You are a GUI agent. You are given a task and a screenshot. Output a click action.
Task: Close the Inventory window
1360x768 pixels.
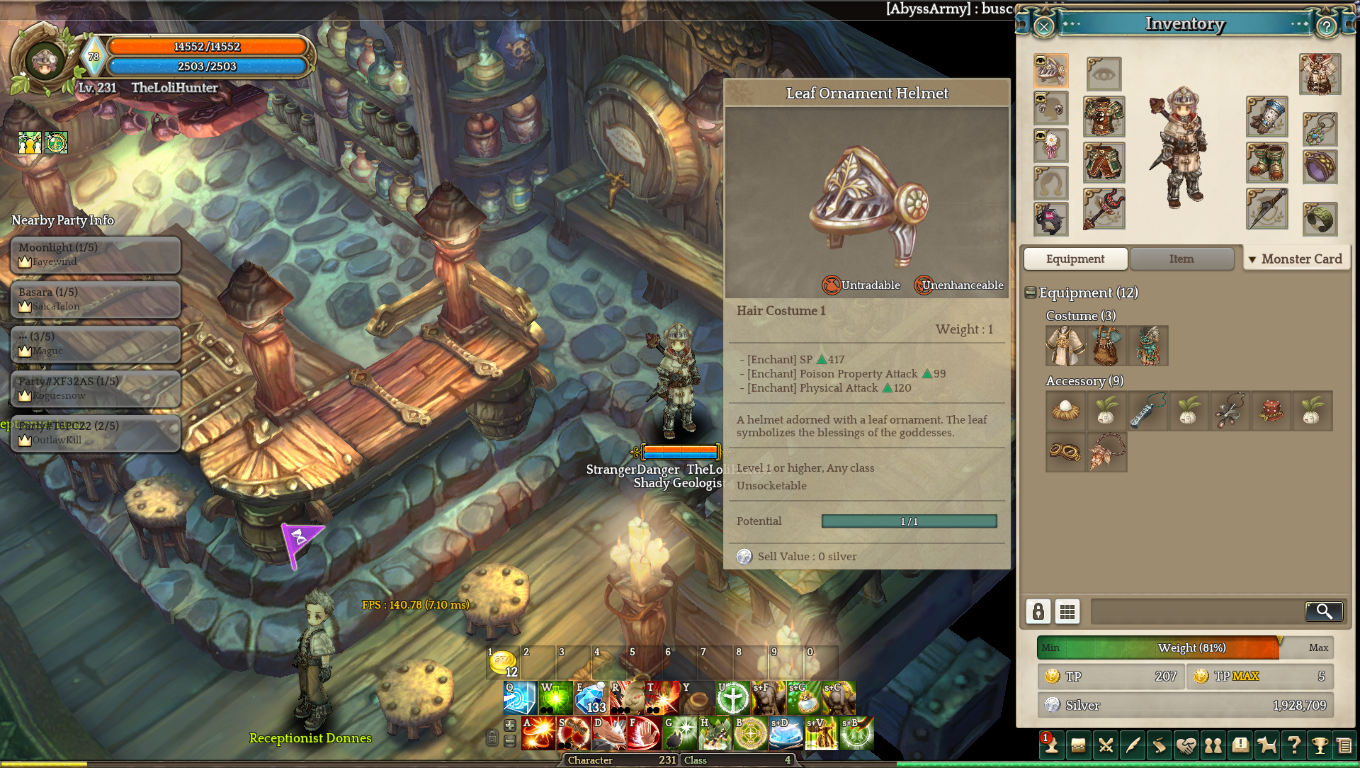[1043, 26]
